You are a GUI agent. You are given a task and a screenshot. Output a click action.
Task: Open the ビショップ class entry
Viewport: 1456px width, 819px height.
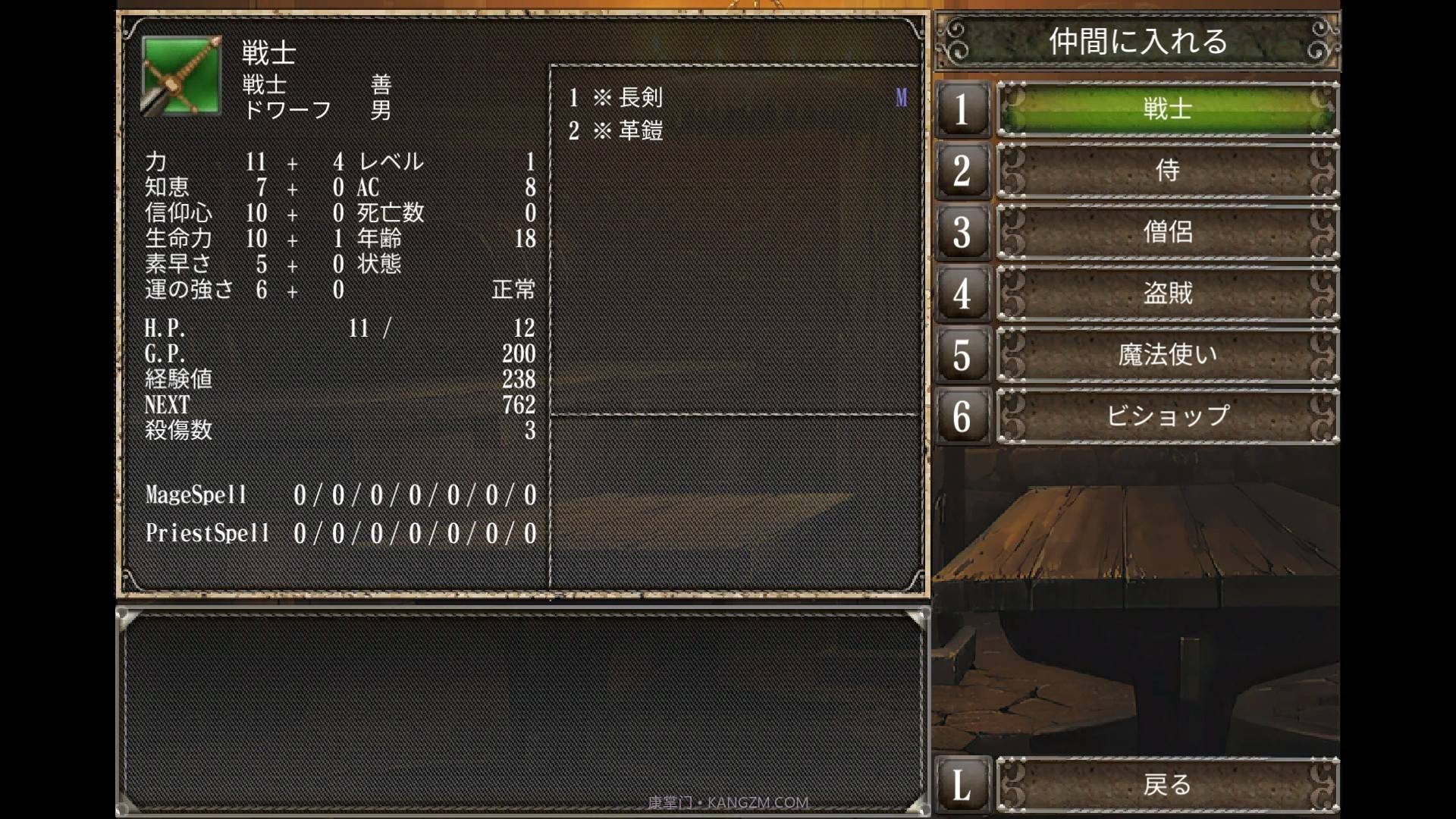point(1167,416)
